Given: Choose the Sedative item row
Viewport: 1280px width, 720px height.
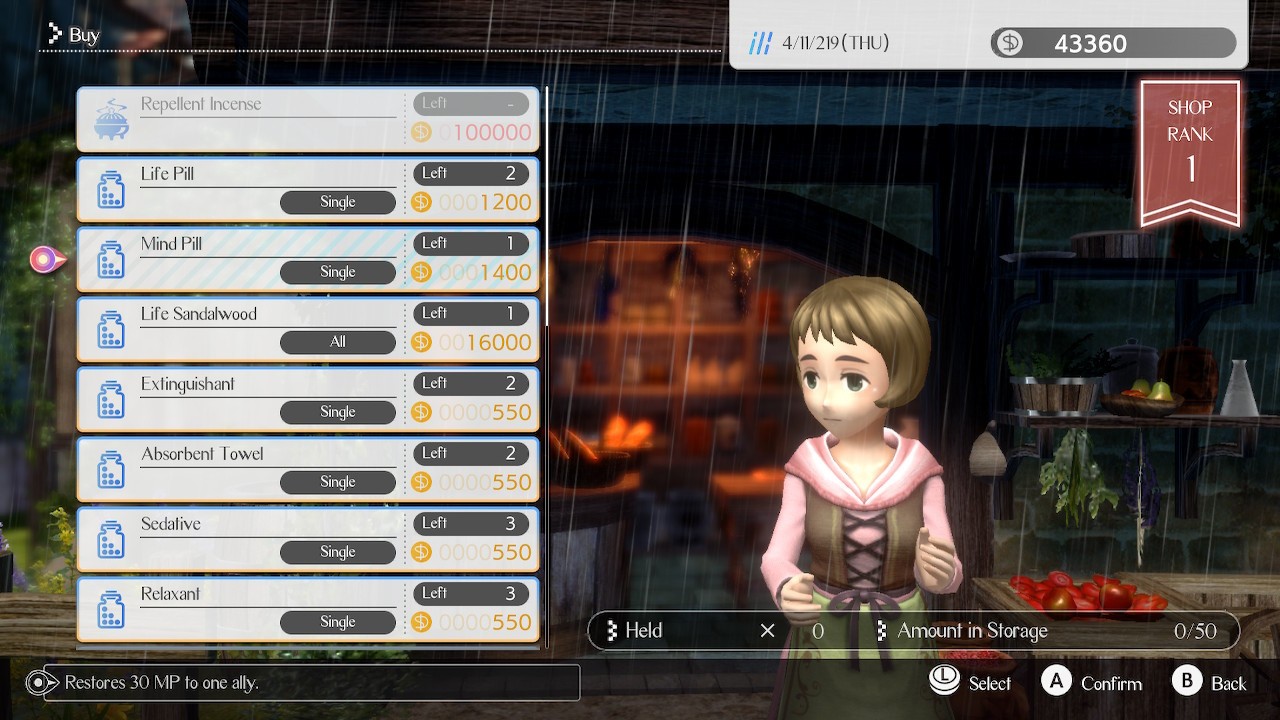Looking at the screenshot, I should [x=307, y=539].
